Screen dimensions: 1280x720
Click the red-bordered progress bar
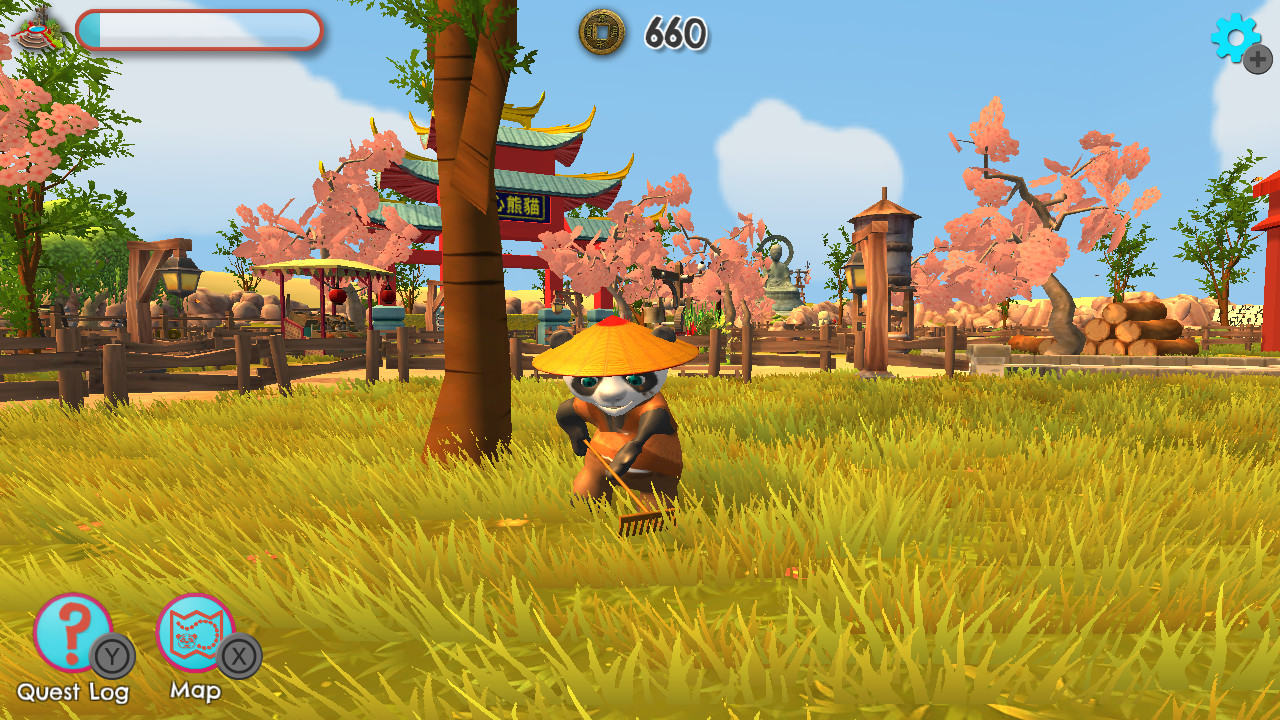(x=200, y=32)
